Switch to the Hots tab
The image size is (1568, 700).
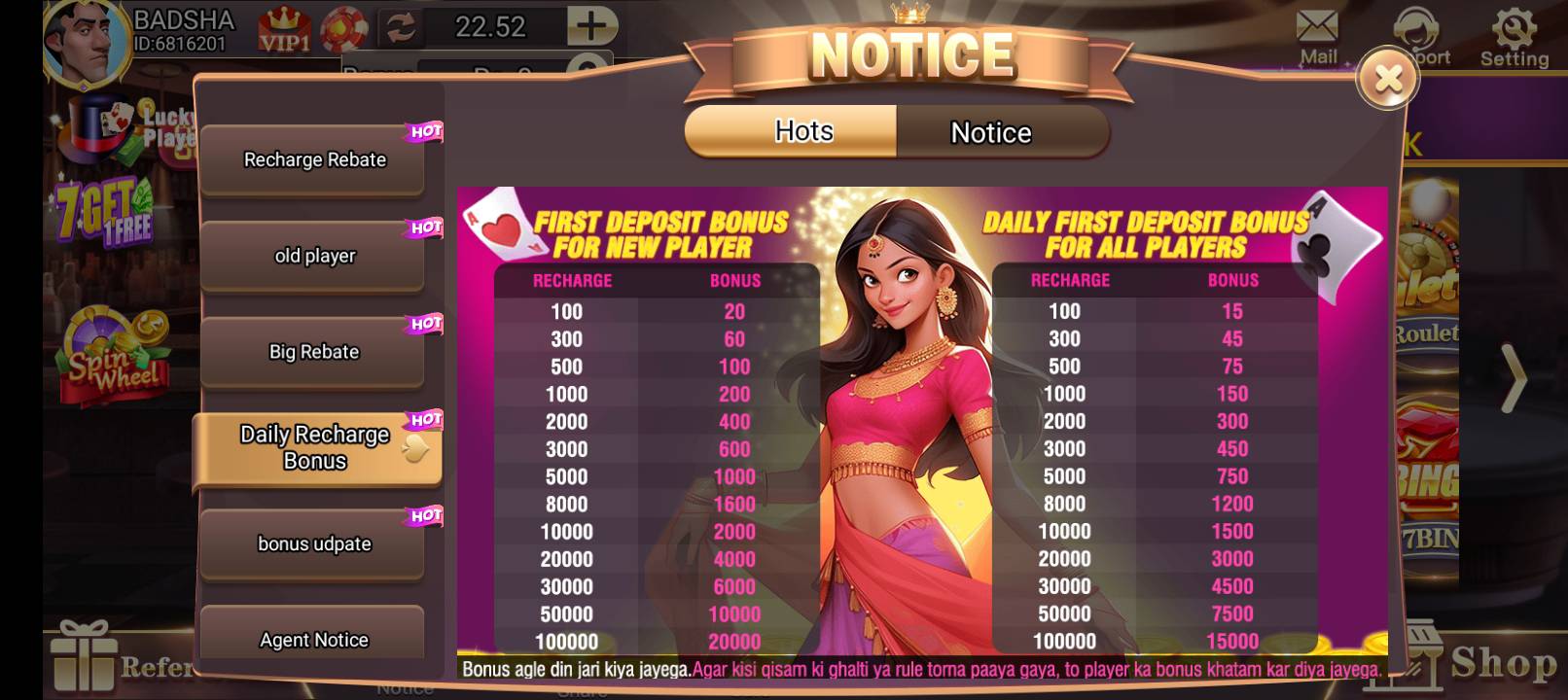(803, 130)
